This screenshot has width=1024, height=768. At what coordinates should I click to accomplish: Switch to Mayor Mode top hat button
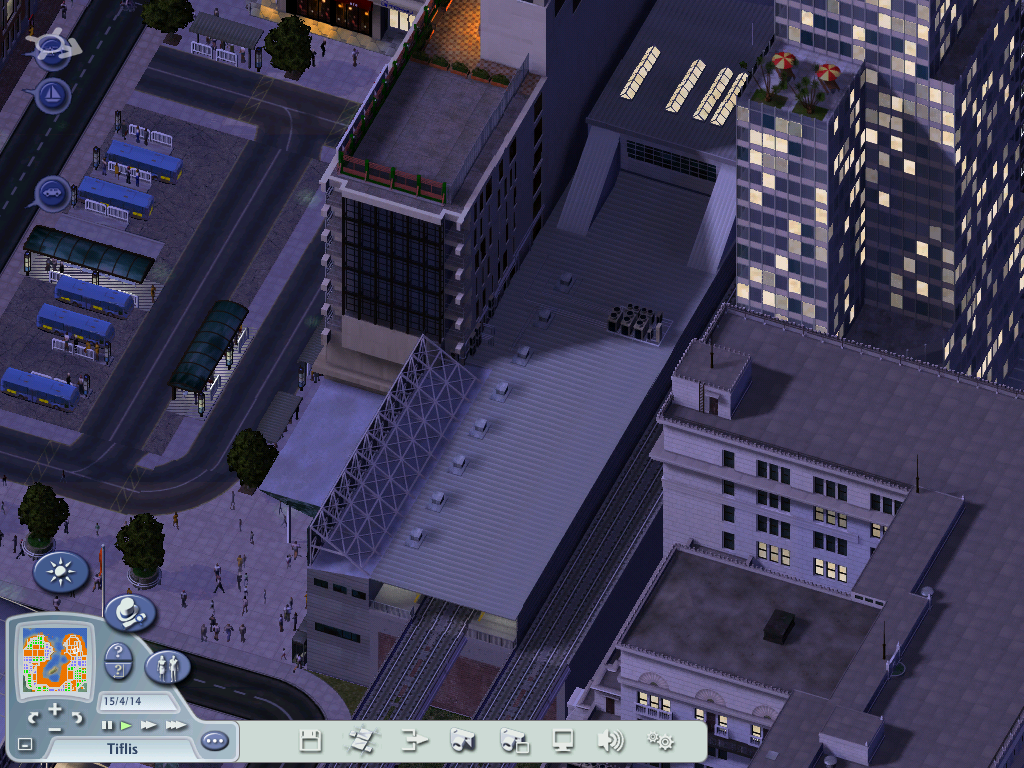[130, 612]
